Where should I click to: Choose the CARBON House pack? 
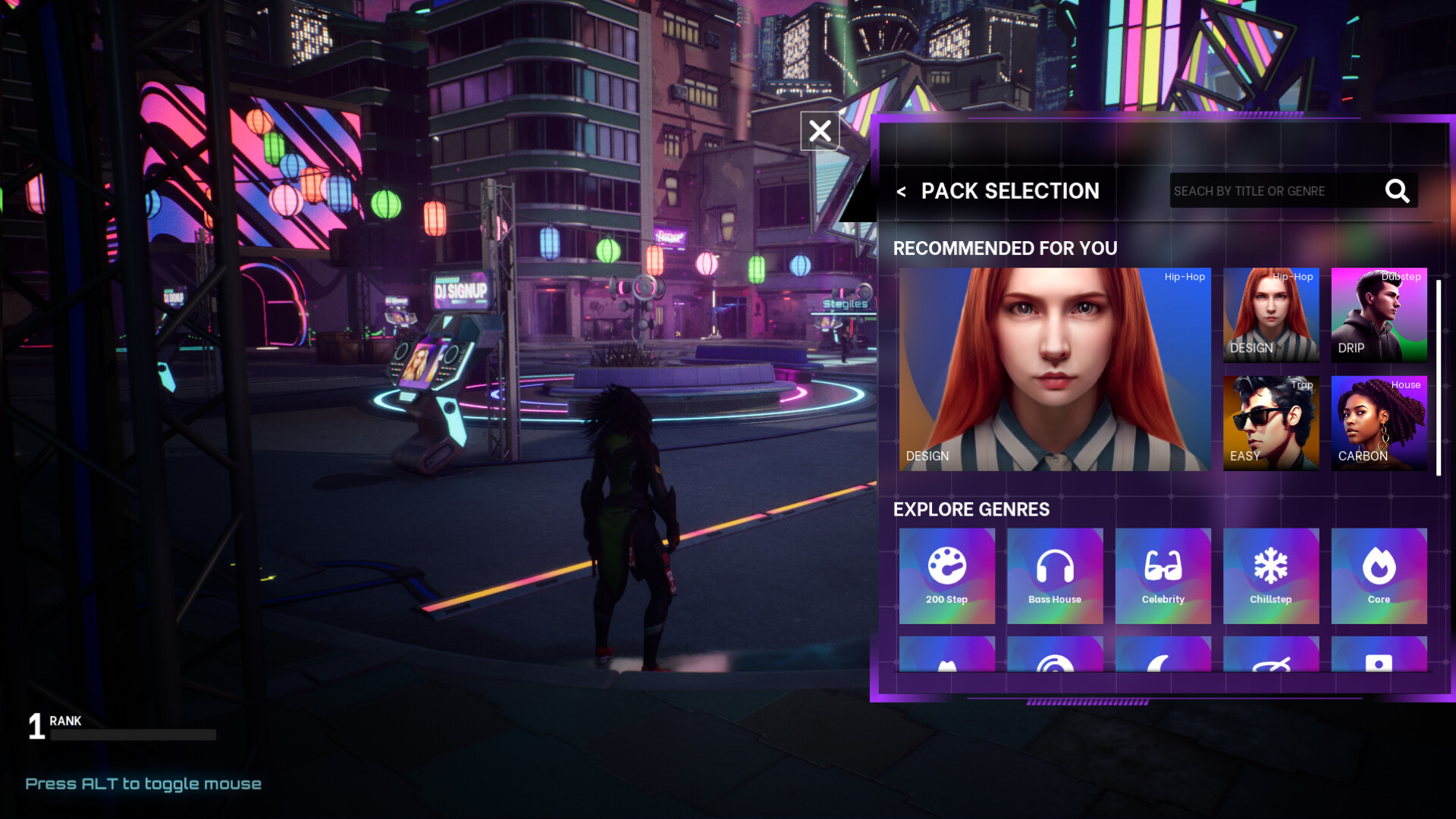point(1379,422)
